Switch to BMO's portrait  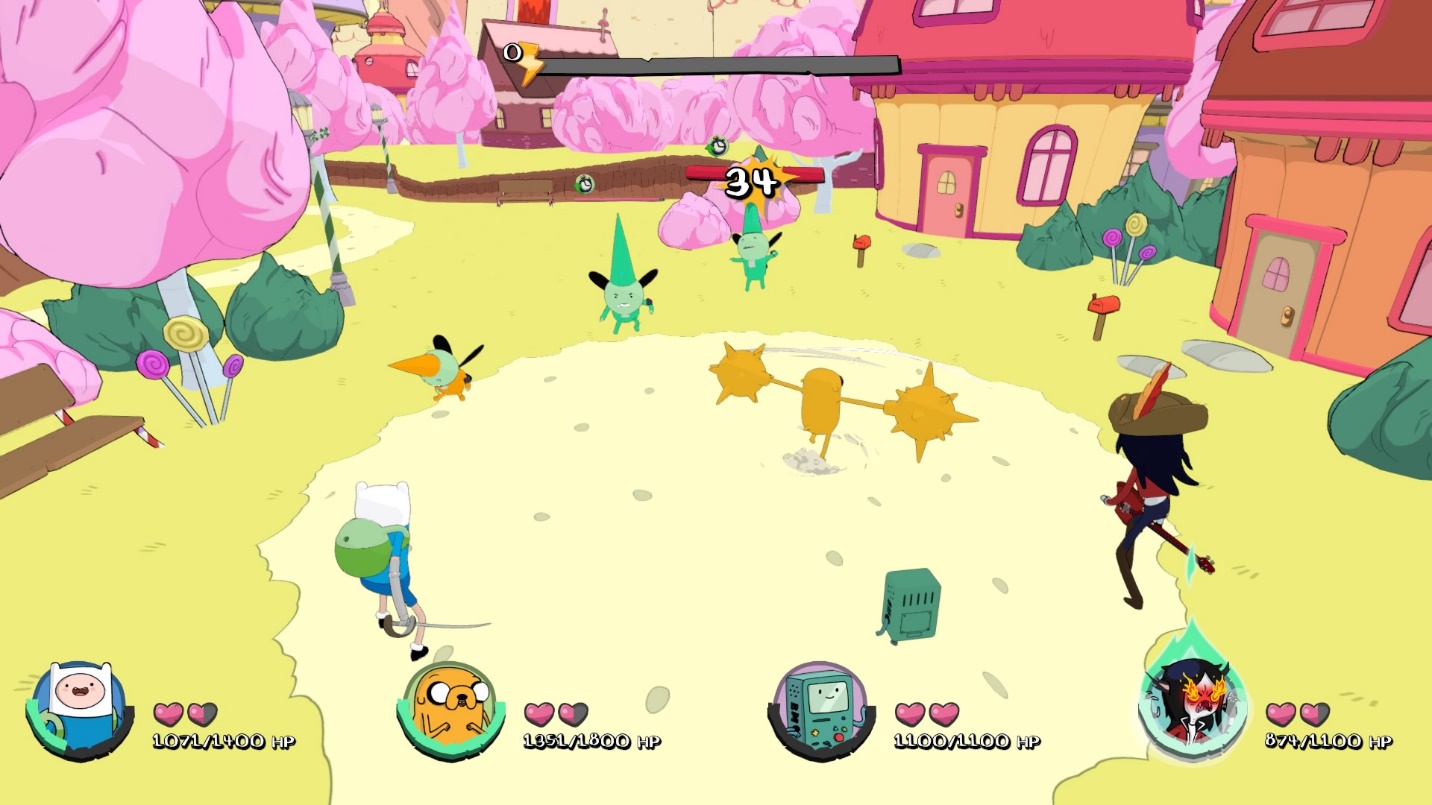coord(818,708)
